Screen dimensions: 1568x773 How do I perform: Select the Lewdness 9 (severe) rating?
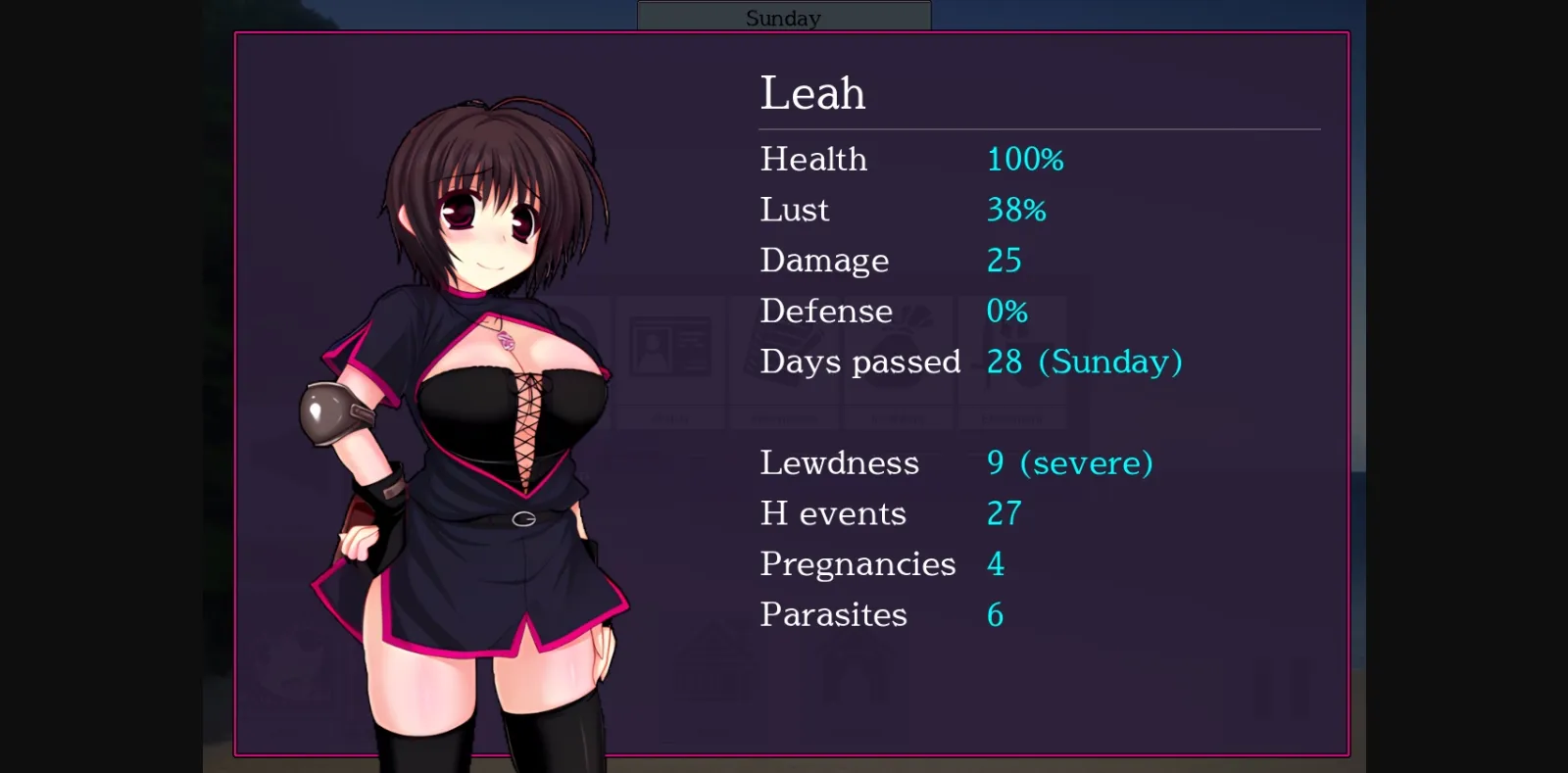coord(1069,463)
